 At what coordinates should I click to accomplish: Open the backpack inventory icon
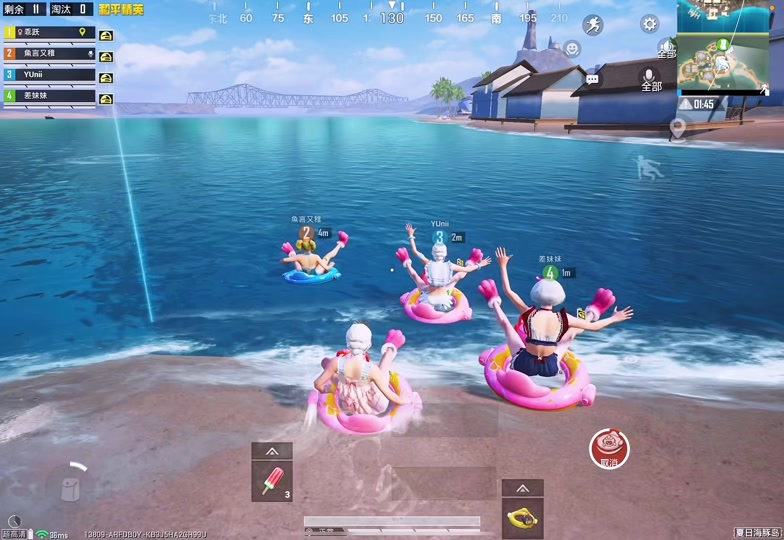pos(69,487)
